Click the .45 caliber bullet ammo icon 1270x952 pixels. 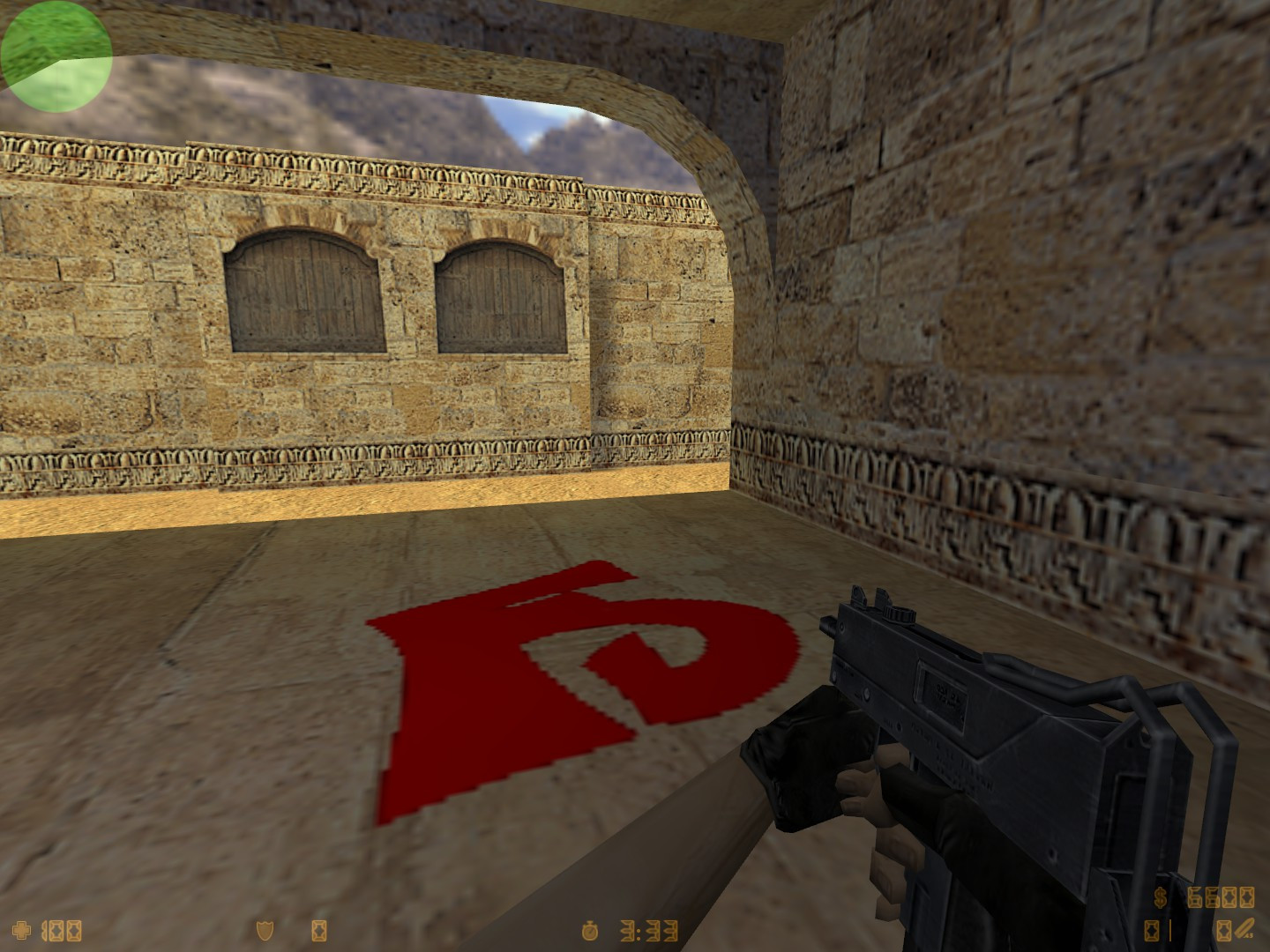click(1245, 928)
